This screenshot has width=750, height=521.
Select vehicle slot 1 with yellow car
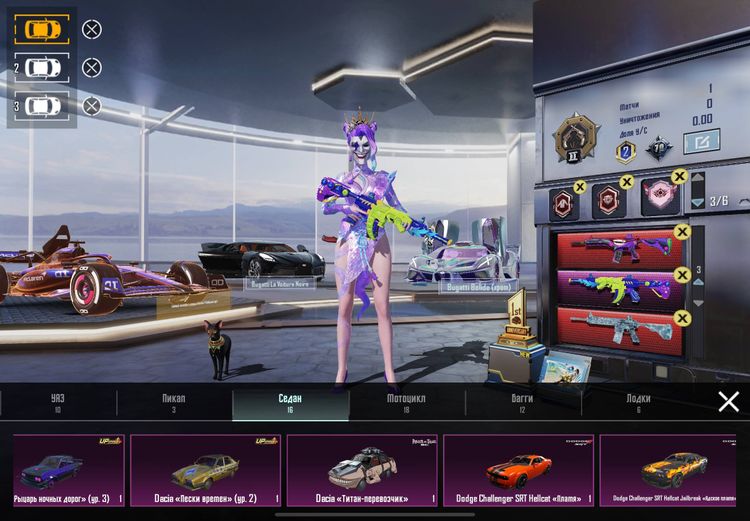[x=42, y=29]
